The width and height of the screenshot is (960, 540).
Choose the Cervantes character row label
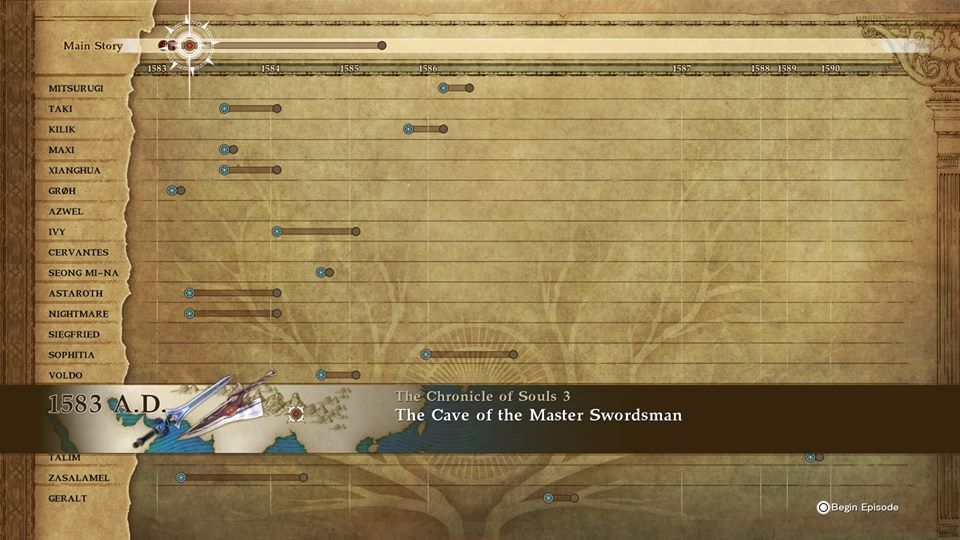tap(78, 252)
